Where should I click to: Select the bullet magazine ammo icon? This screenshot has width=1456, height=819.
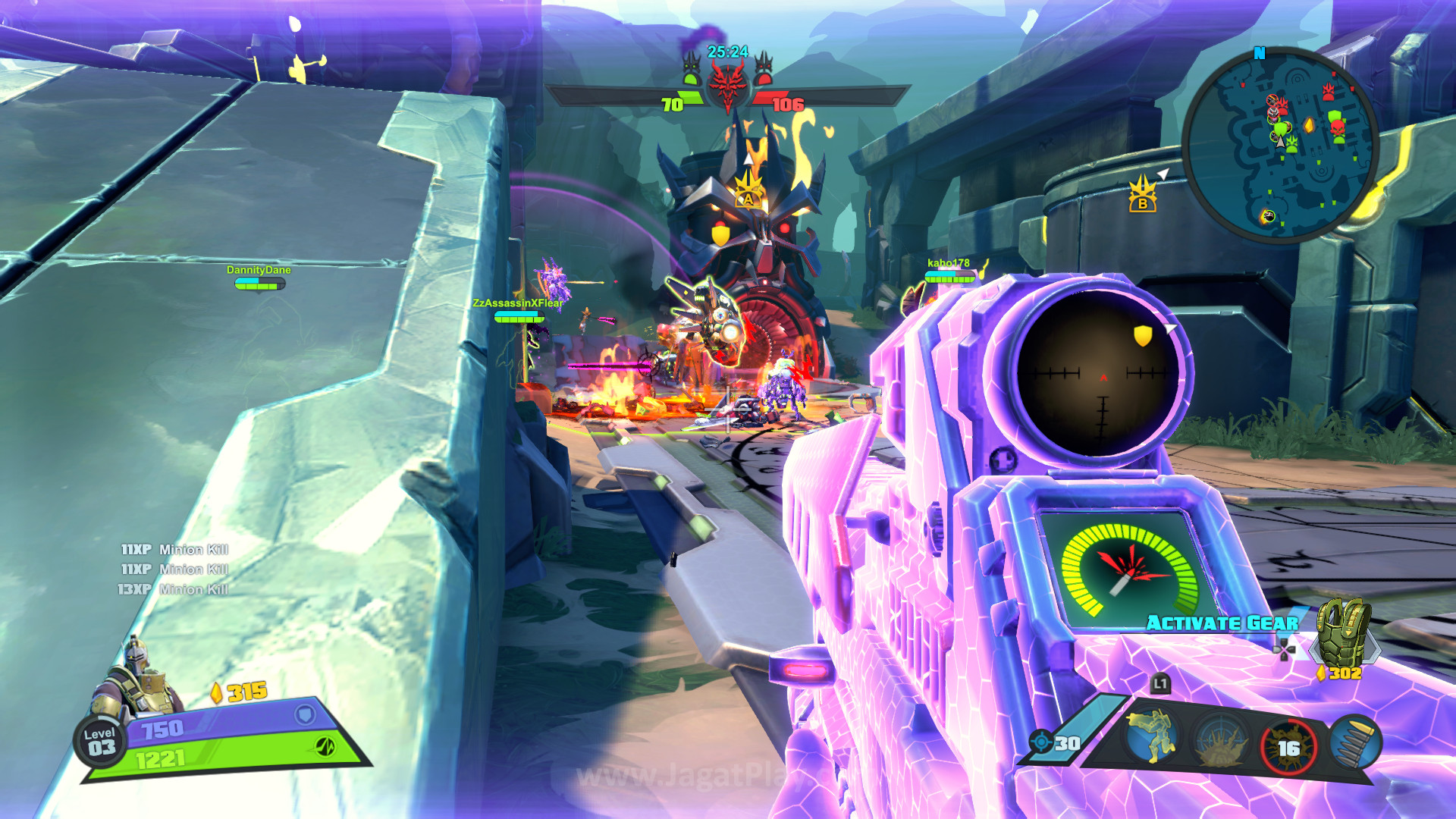(x=1354, y=742)
